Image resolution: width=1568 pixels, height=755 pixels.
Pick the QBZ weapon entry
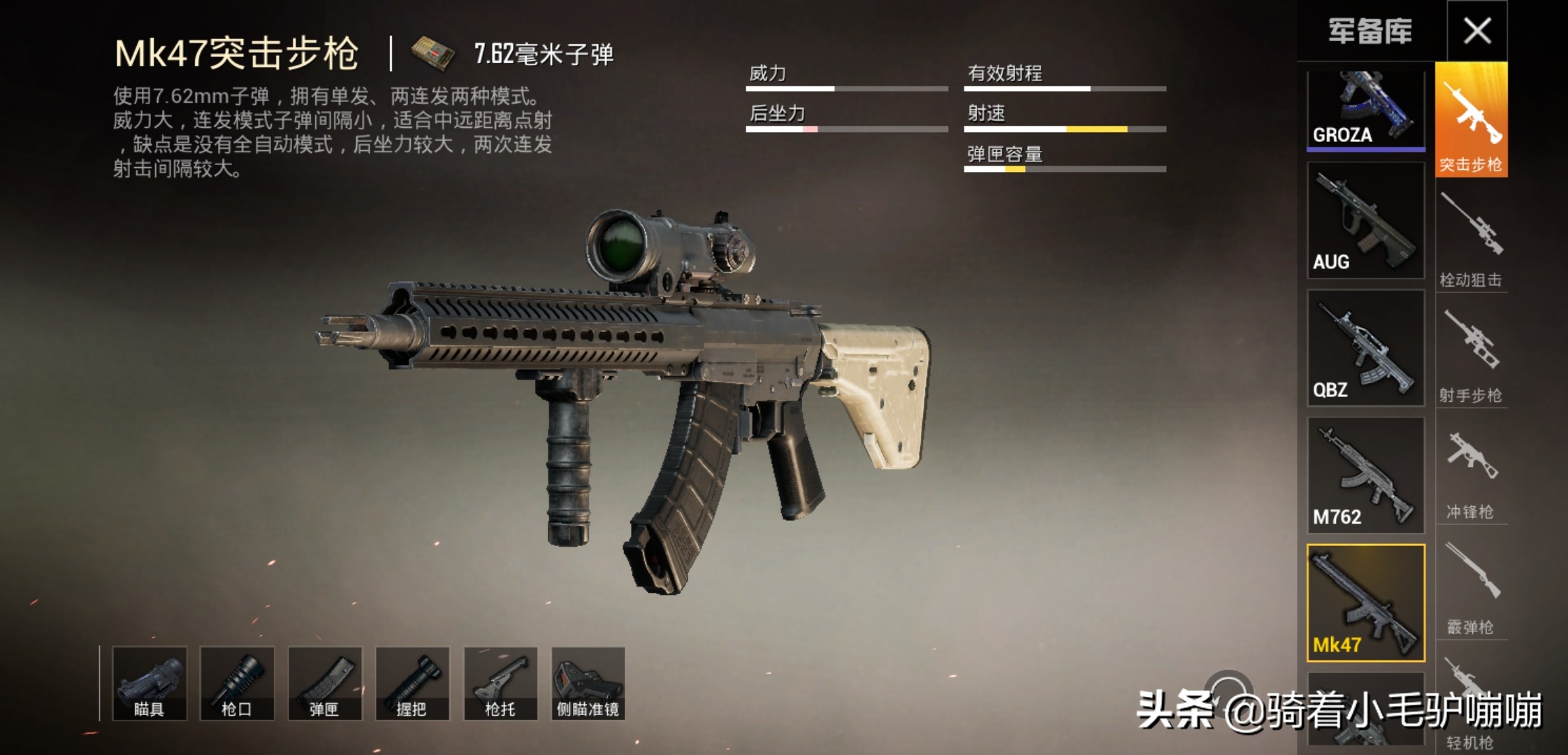click(x=1365, y=348)
